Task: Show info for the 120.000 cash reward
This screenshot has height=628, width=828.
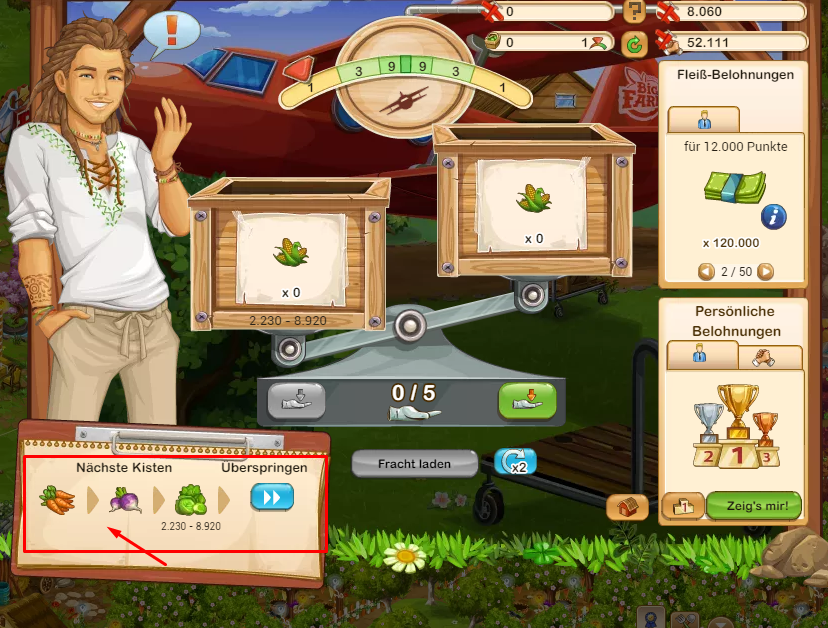Action: [x=772, y=216]
